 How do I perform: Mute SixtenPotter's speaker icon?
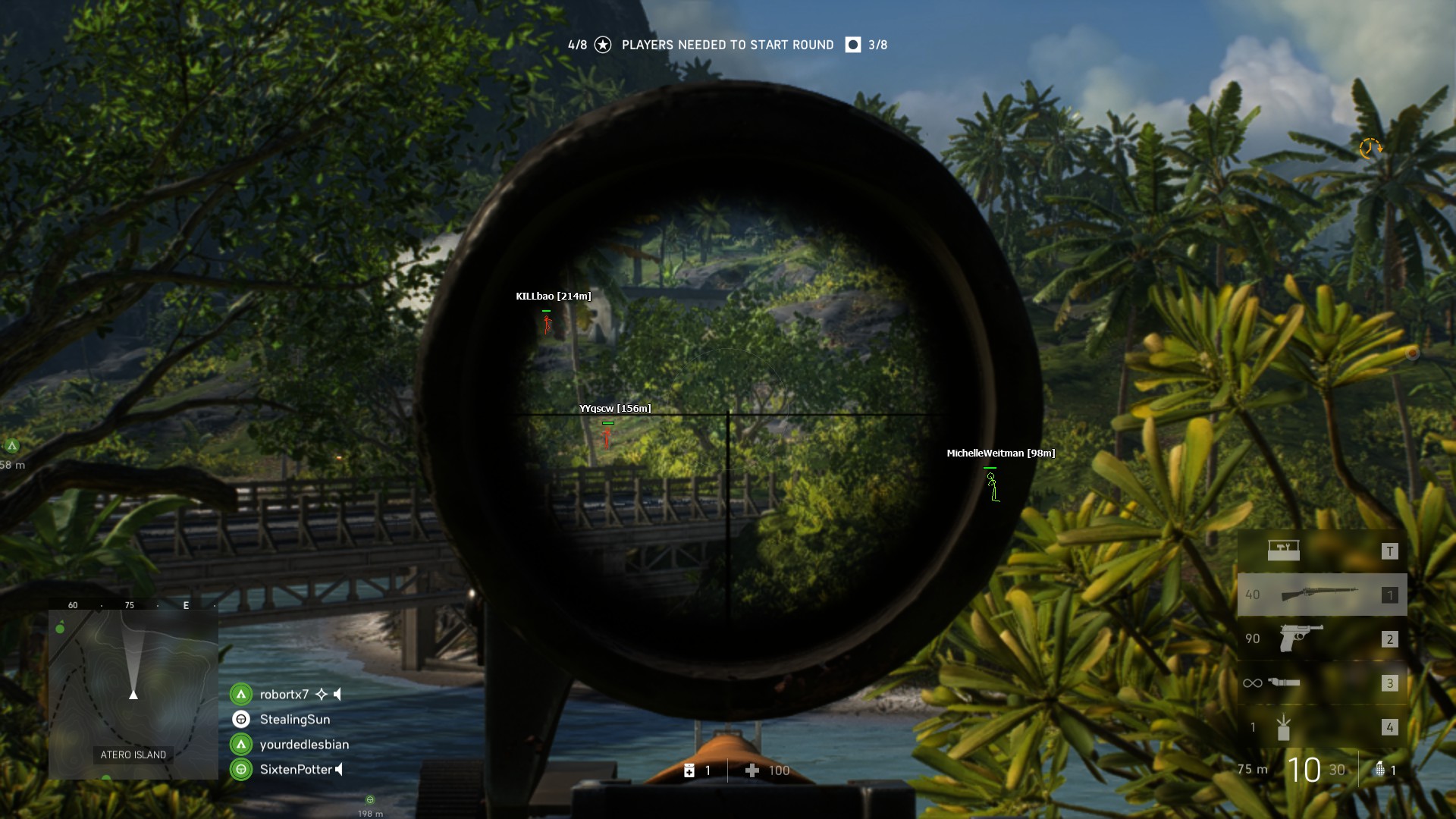point(339,769)
